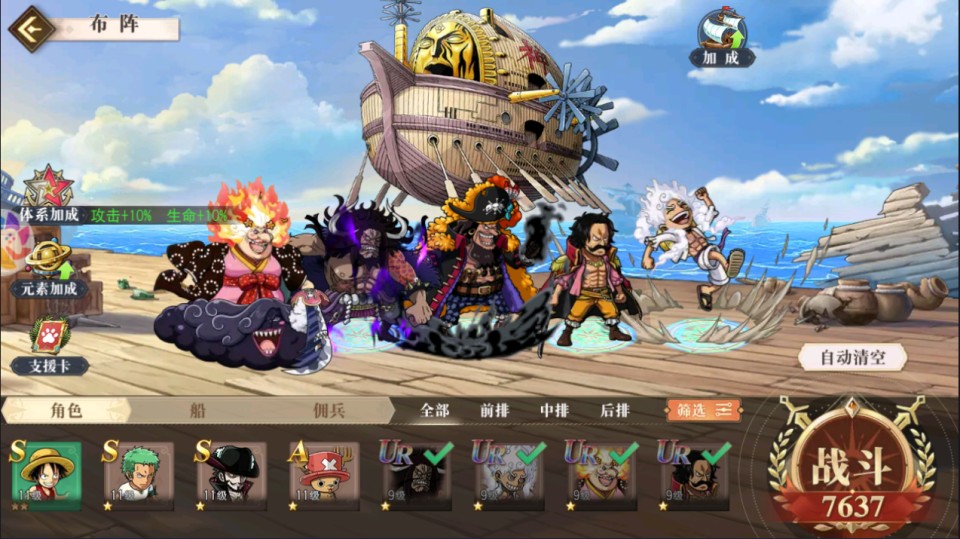Open the 体系加成 star bonus
This screenshot has height=539, width=960.
(x=47, y=193)
